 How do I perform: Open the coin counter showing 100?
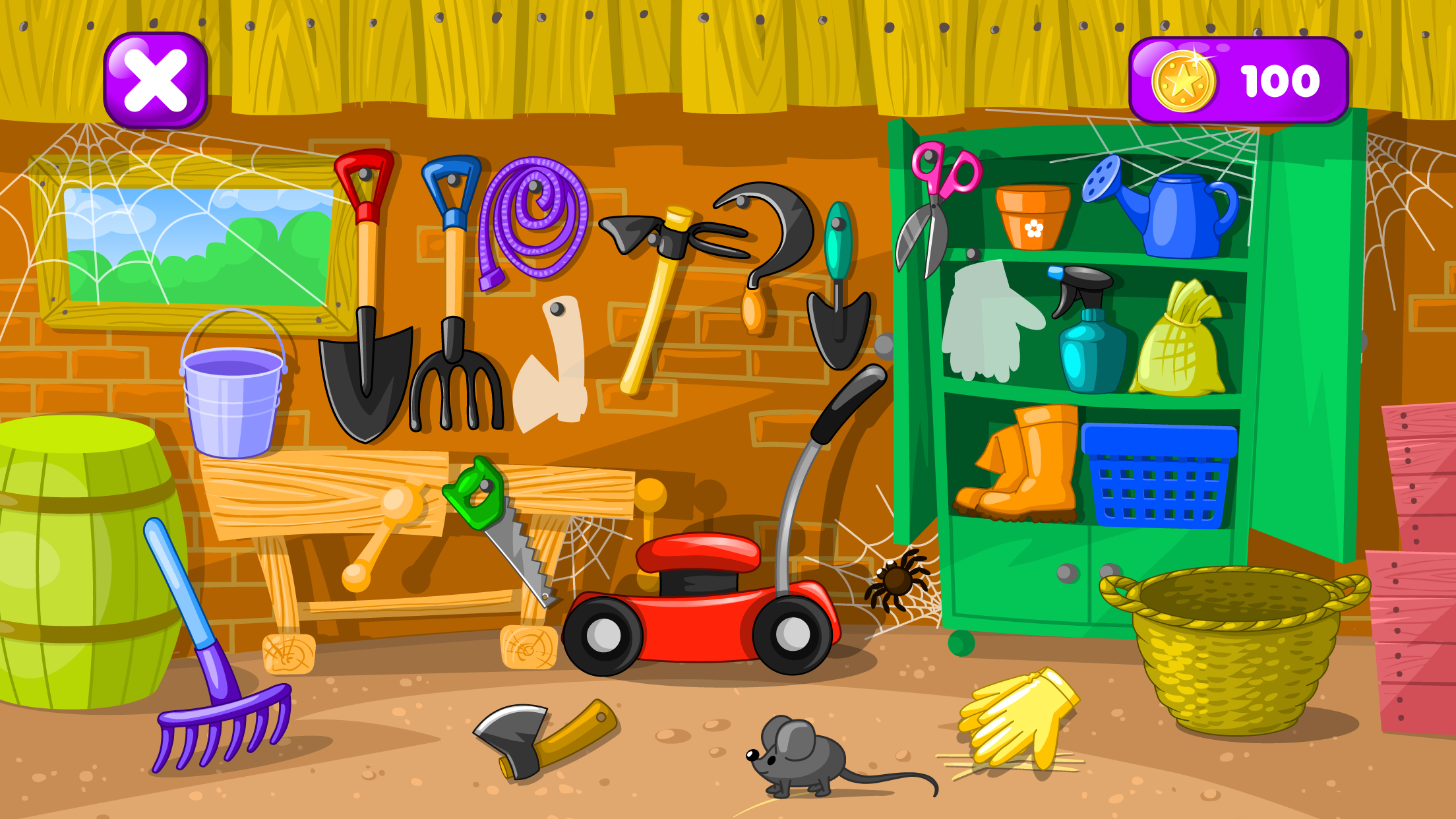pyautogui.click(x=1240, y=79)
